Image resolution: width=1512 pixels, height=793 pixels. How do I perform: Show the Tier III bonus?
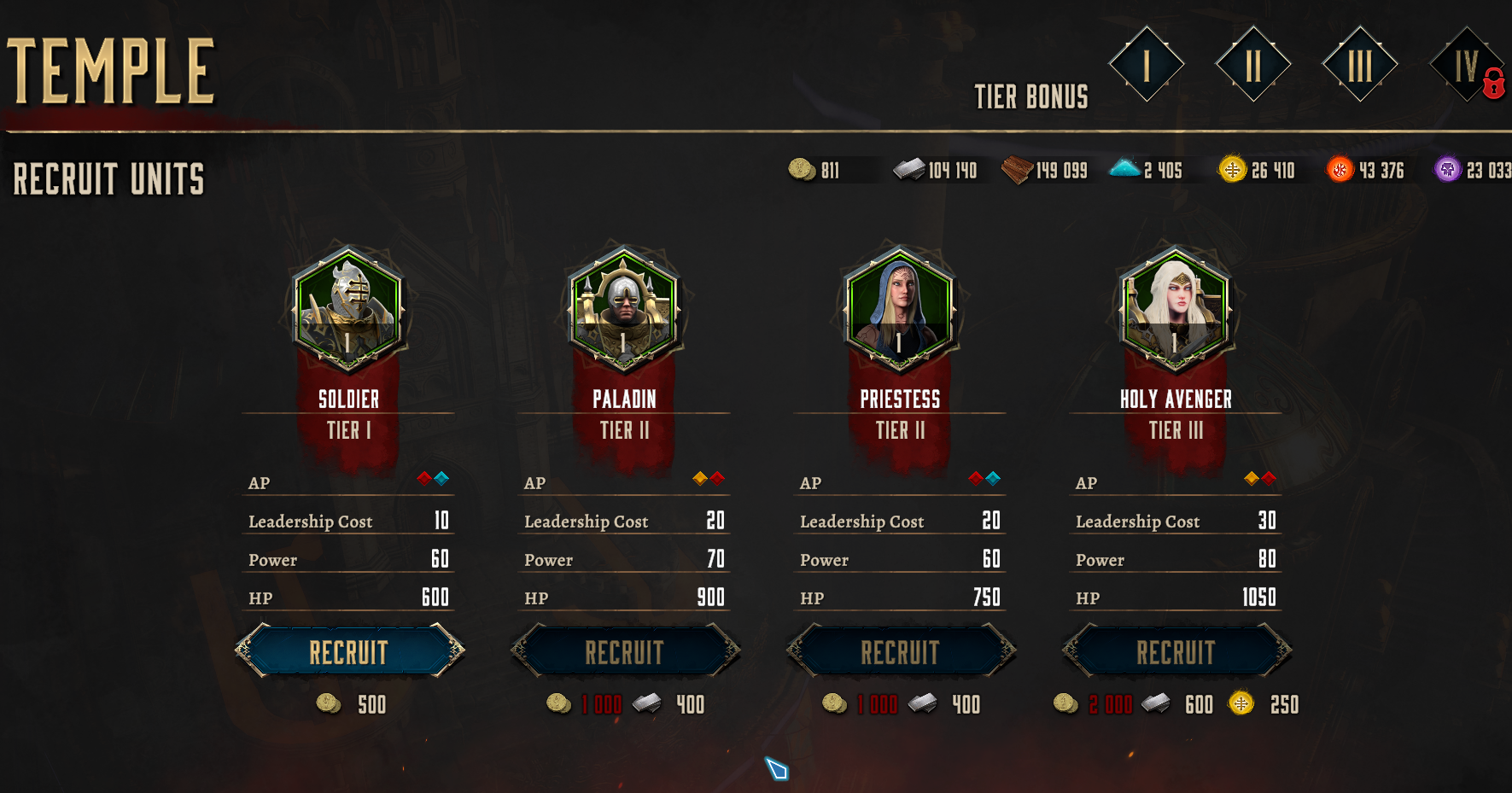coord(1359,65)
